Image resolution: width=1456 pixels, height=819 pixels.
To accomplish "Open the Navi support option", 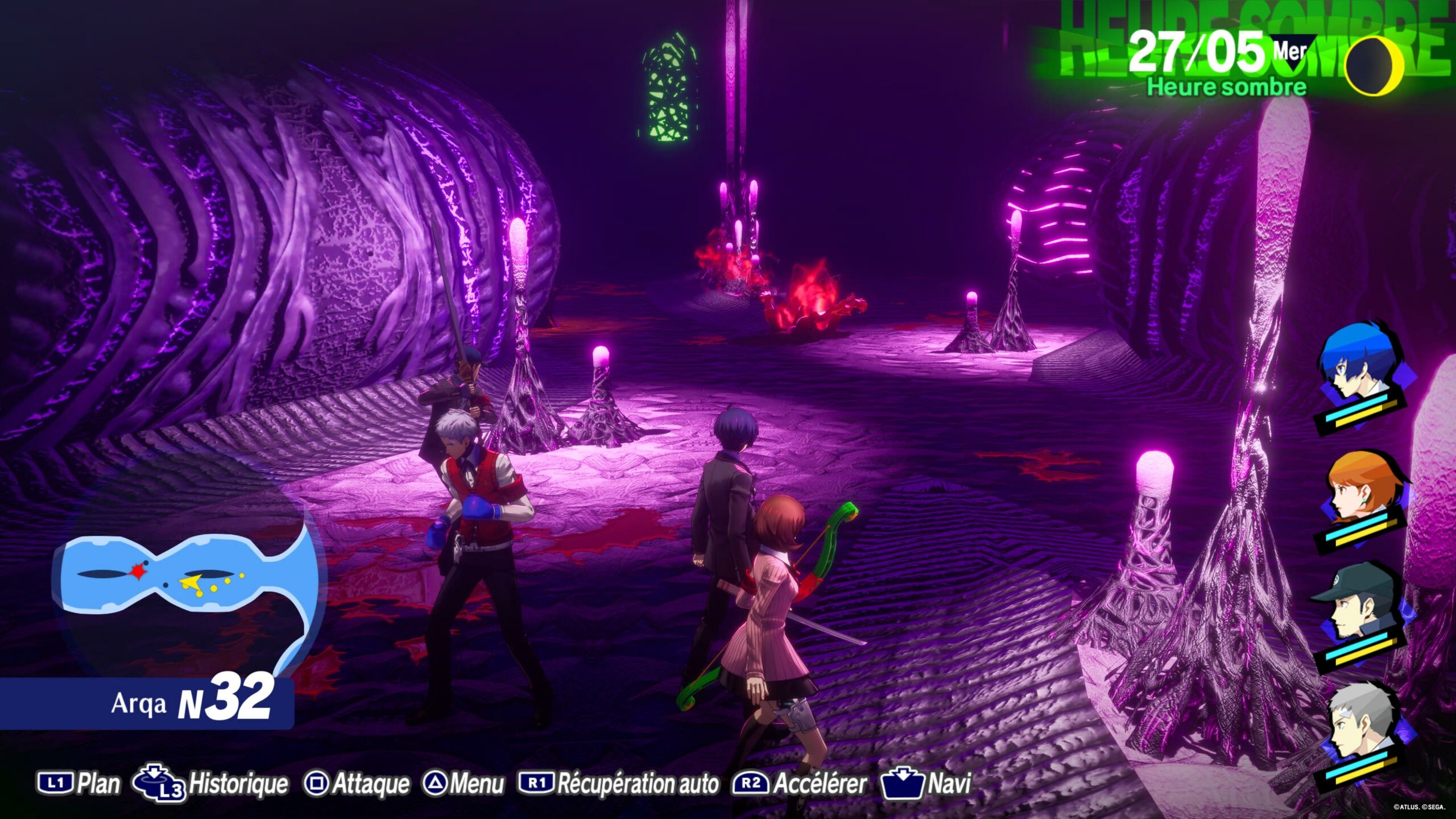I will (927, 783).
